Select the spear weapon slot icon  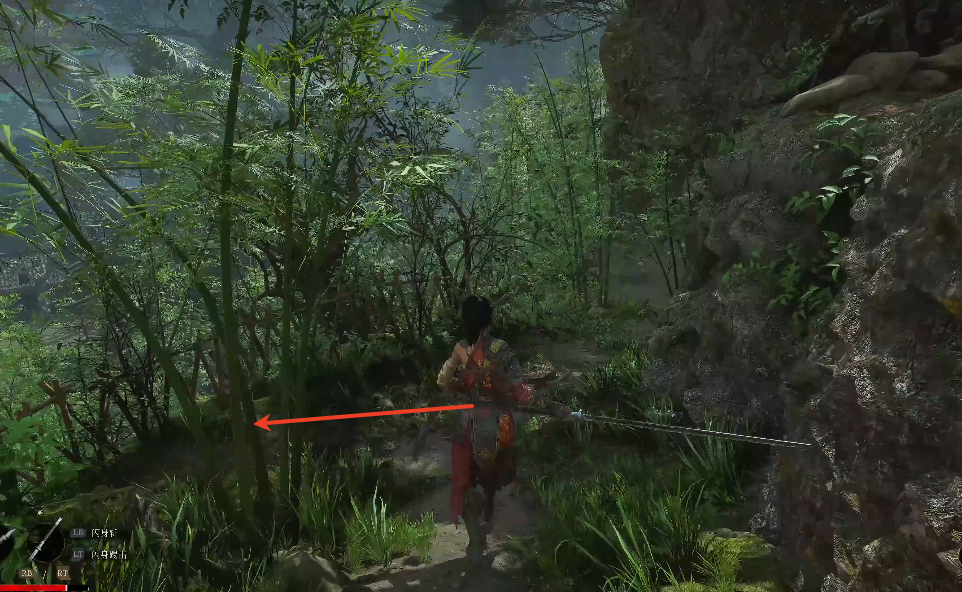(45, 541)
